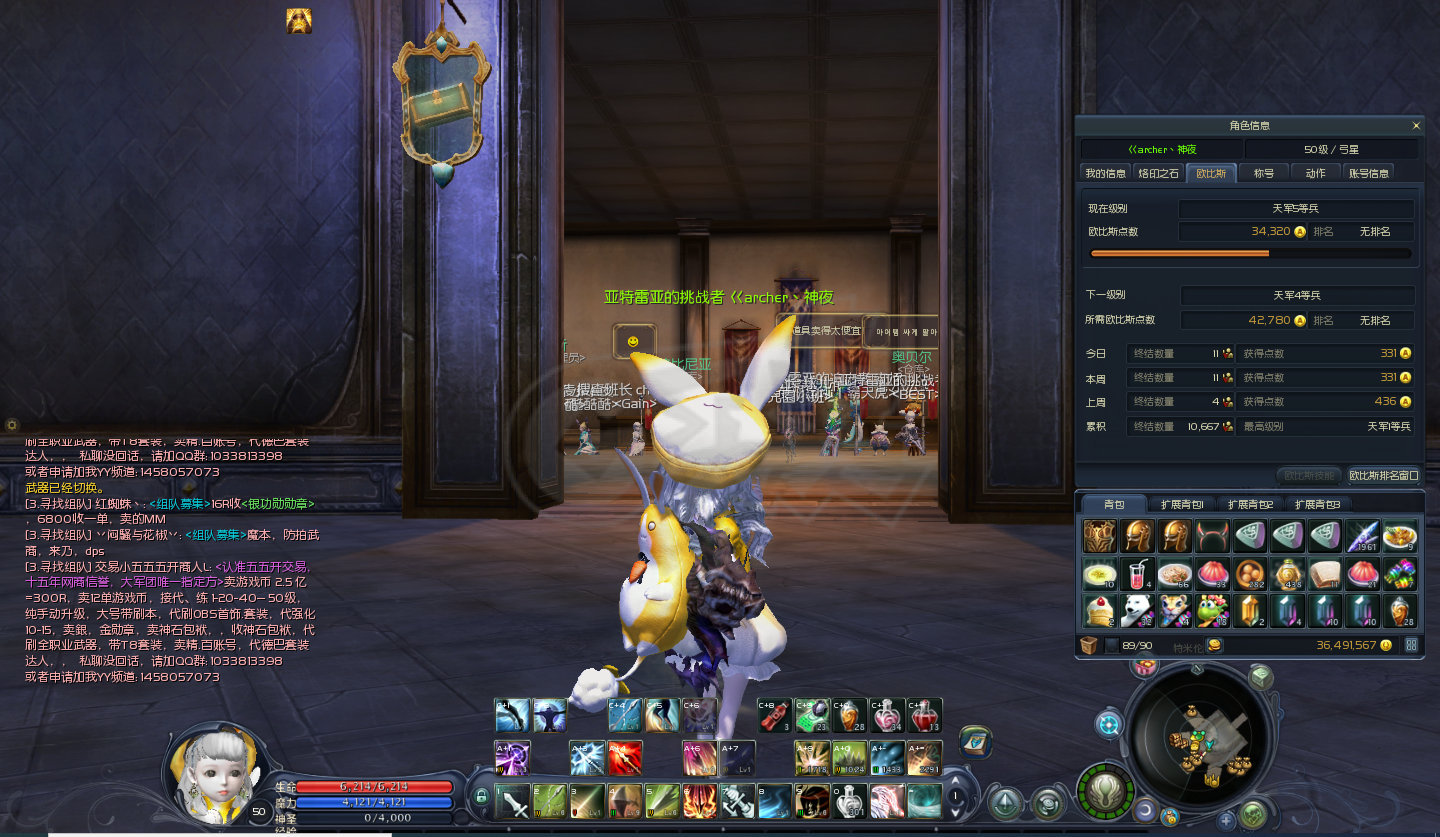The width and height of the screenshot is (1440, 837).
Task: Open the 账号信息 account tab
Action: [1369, 173]
